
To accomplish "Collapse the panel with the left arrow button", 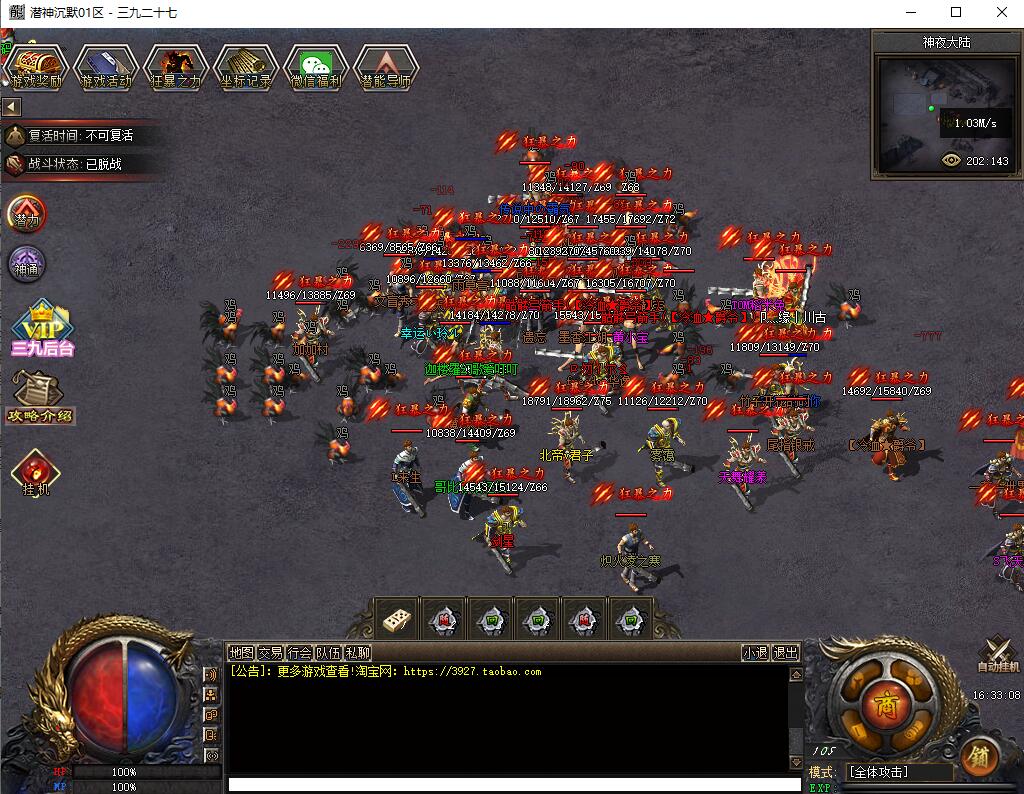I will (12, 106).
